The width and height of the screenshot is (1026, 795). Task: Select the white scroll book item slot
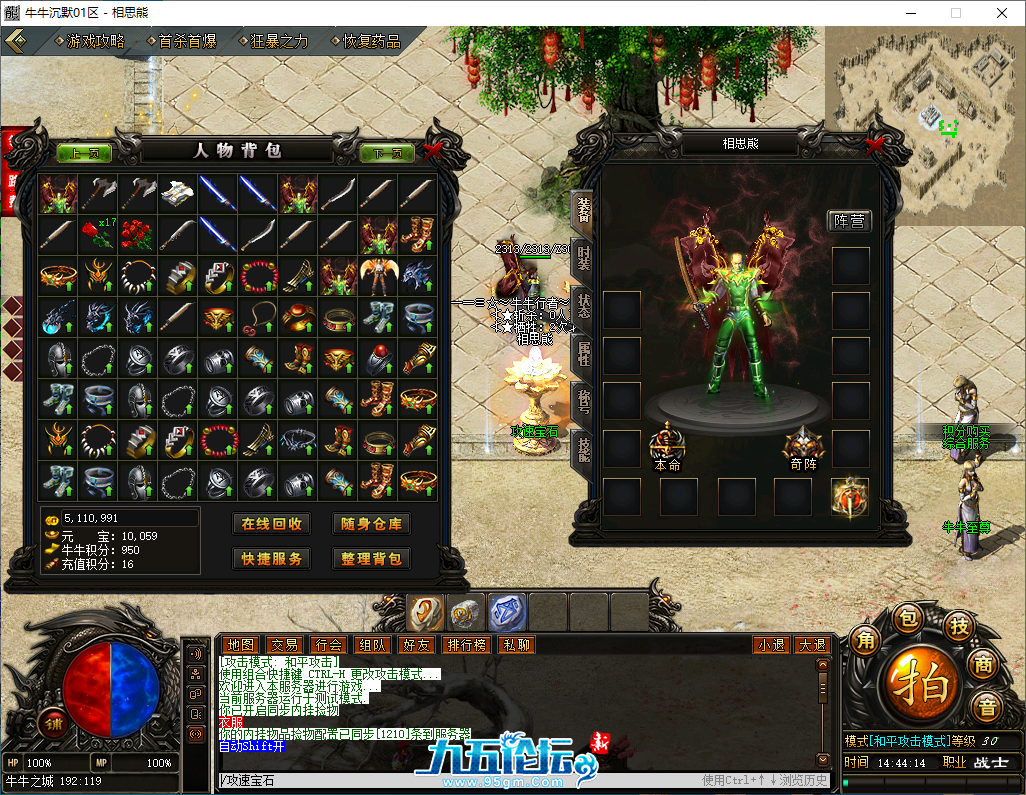[x=179, y=194]
